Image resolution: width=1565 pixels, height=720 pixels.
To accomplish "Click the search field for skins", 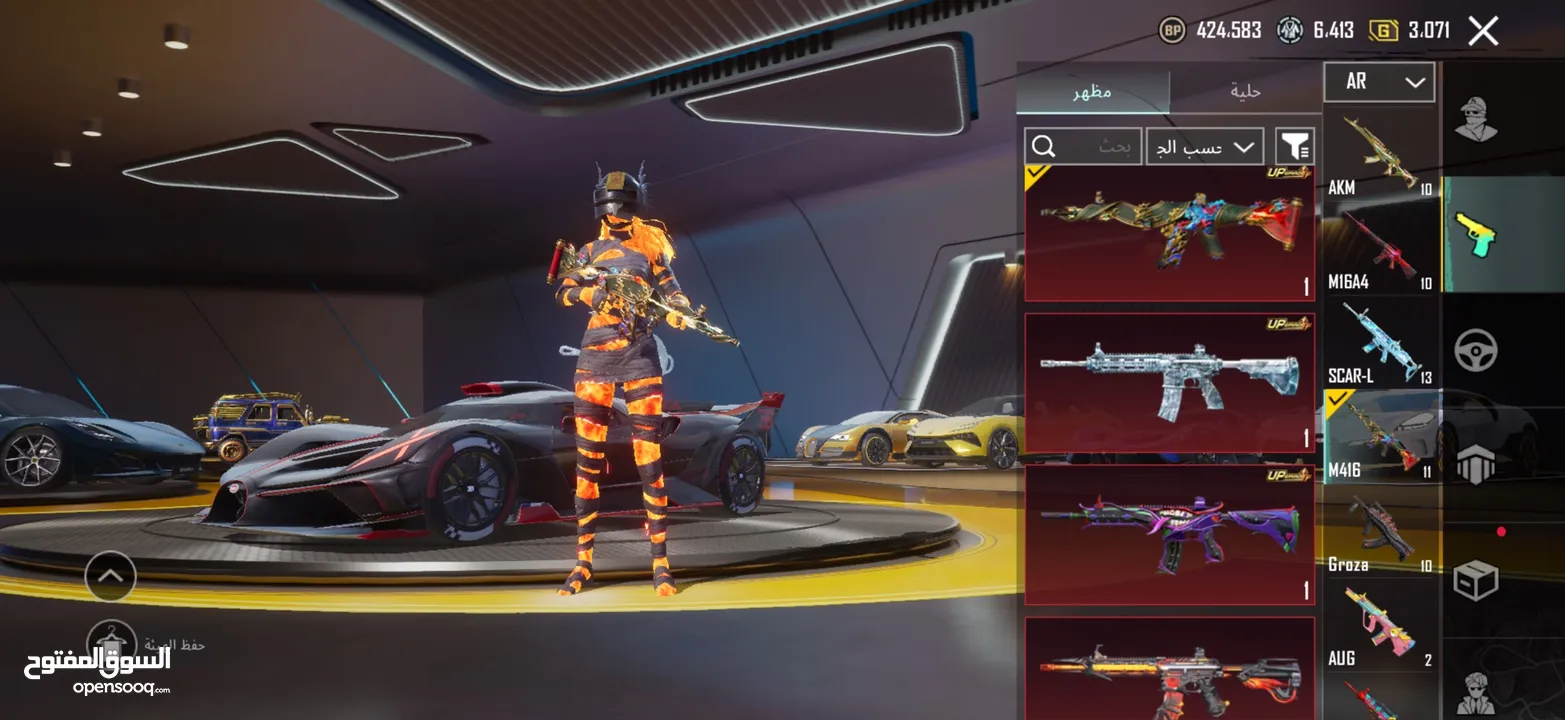I will tap(1083, 147).
